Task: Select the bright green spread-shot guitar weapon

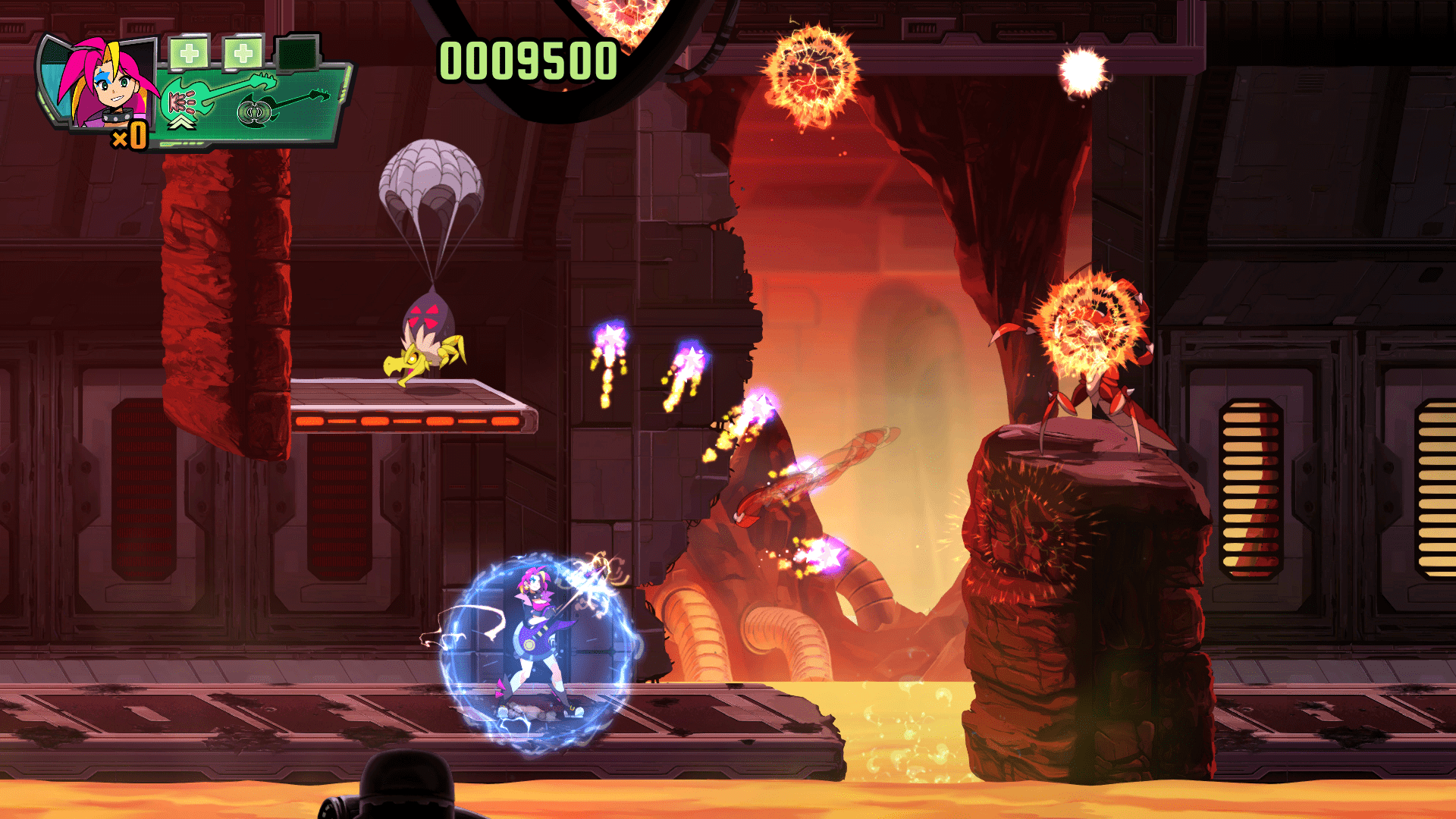Action: tap(215, 96)
